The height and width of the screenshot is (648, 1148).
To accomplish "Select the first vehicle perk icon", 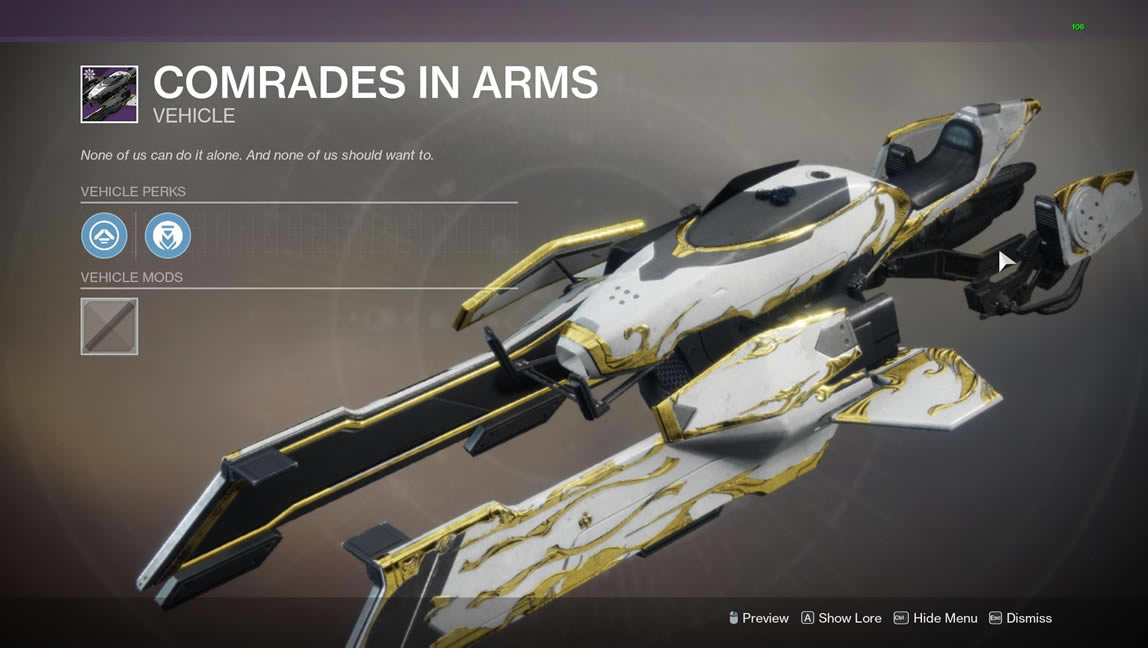I will point(104,236).
